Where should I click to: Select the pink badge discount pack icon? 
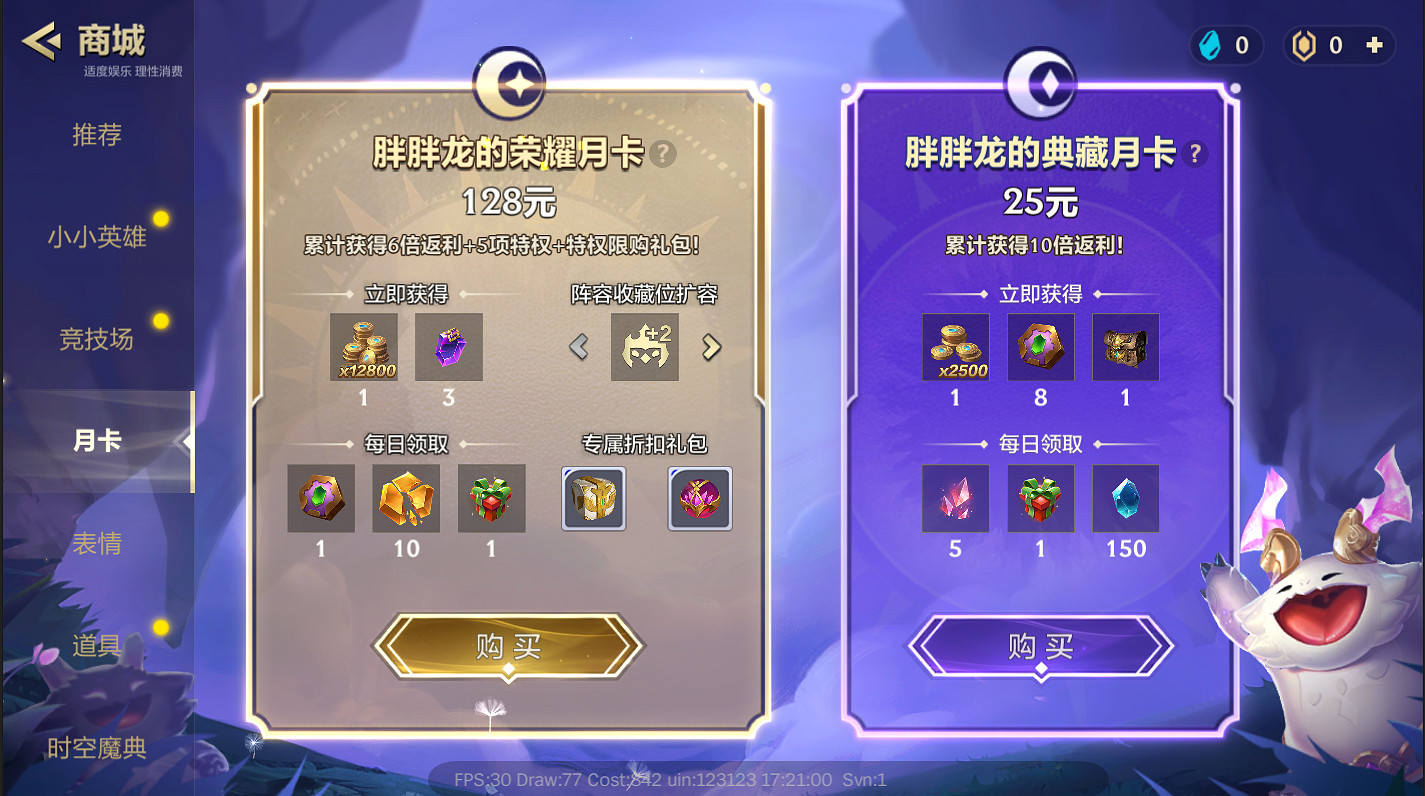coord(699,499)
